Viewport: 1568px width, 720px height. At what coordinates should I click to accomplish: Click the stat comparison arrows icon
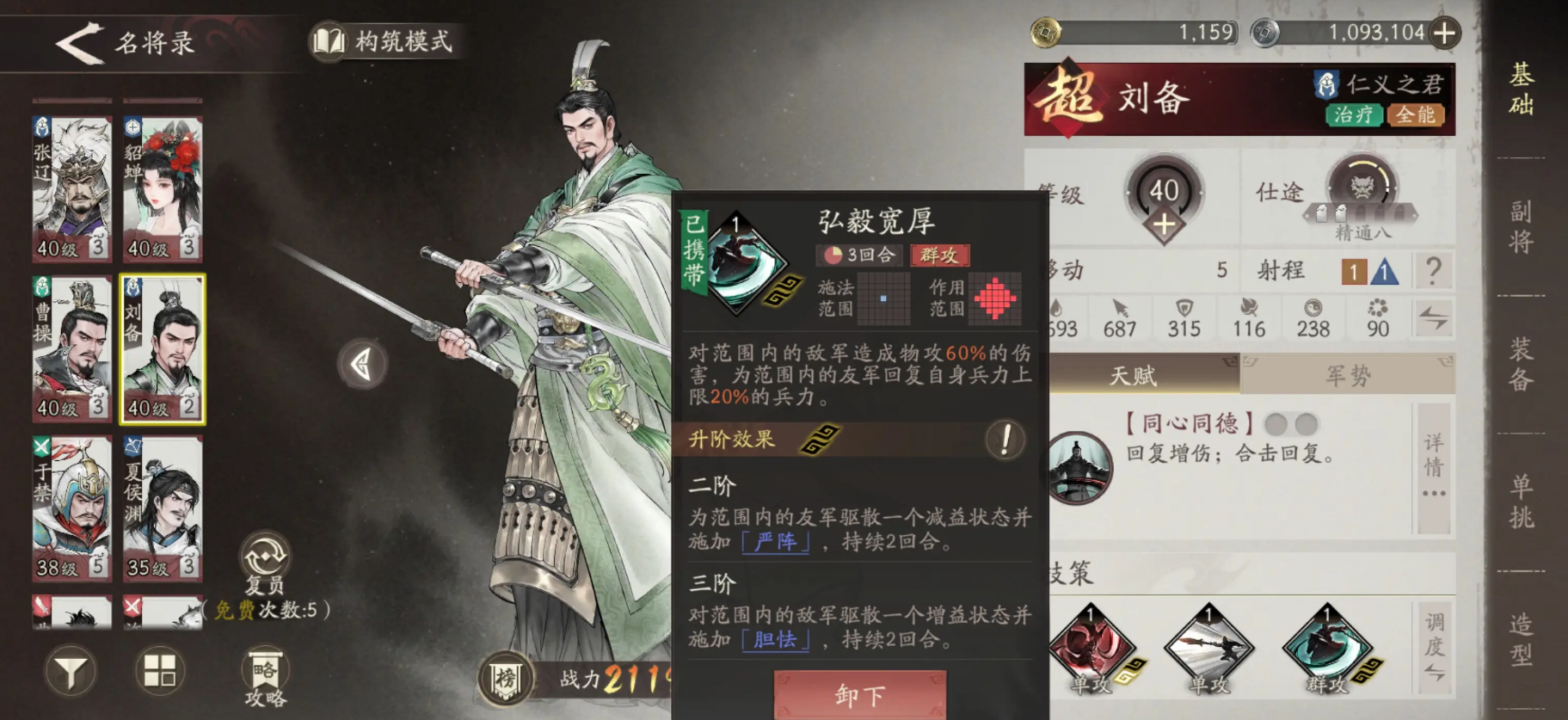pyautogui.click(x=1433, y=318)
